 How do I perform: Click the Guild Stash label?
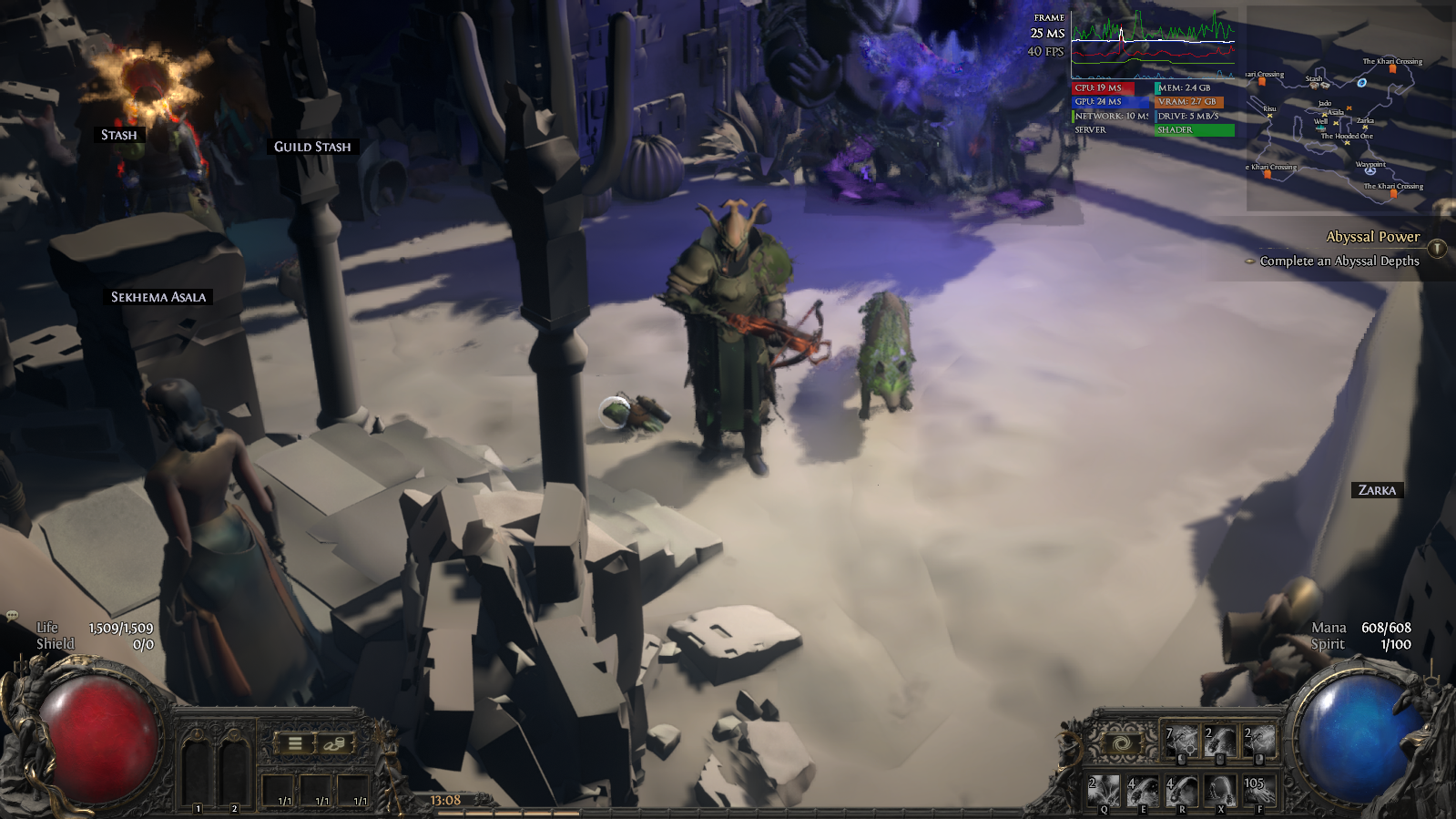coord(312,147)
